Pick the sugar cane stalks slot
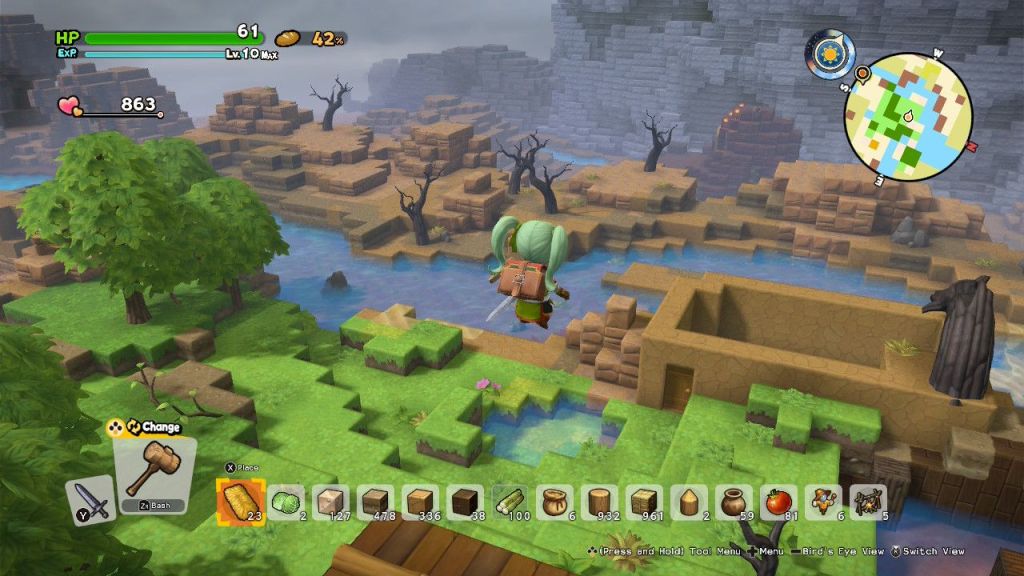 coord(510,501)
